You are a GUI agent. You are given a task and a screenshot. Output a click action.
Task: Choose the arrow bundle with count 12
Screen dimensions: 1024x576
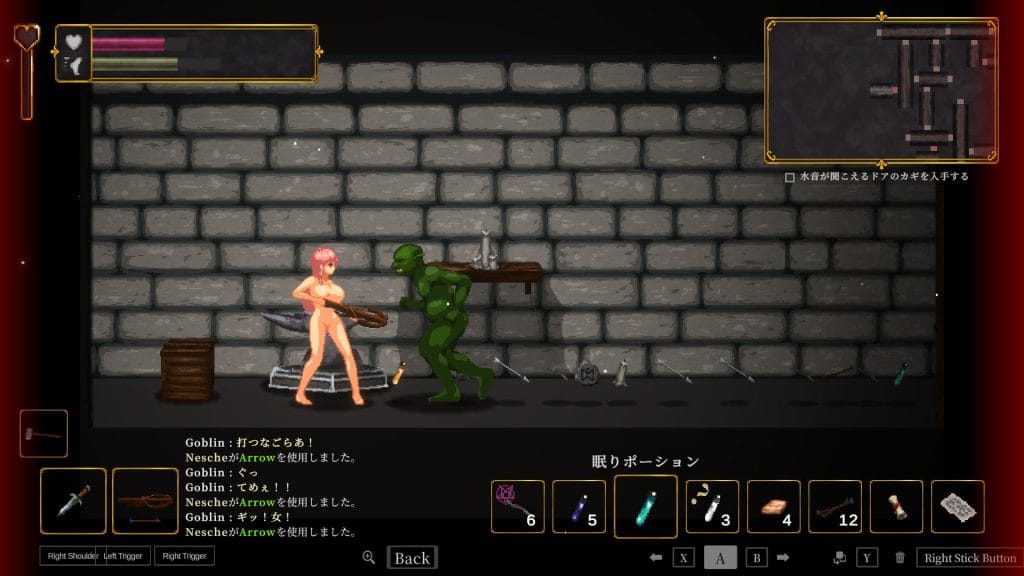coord(835,507)
